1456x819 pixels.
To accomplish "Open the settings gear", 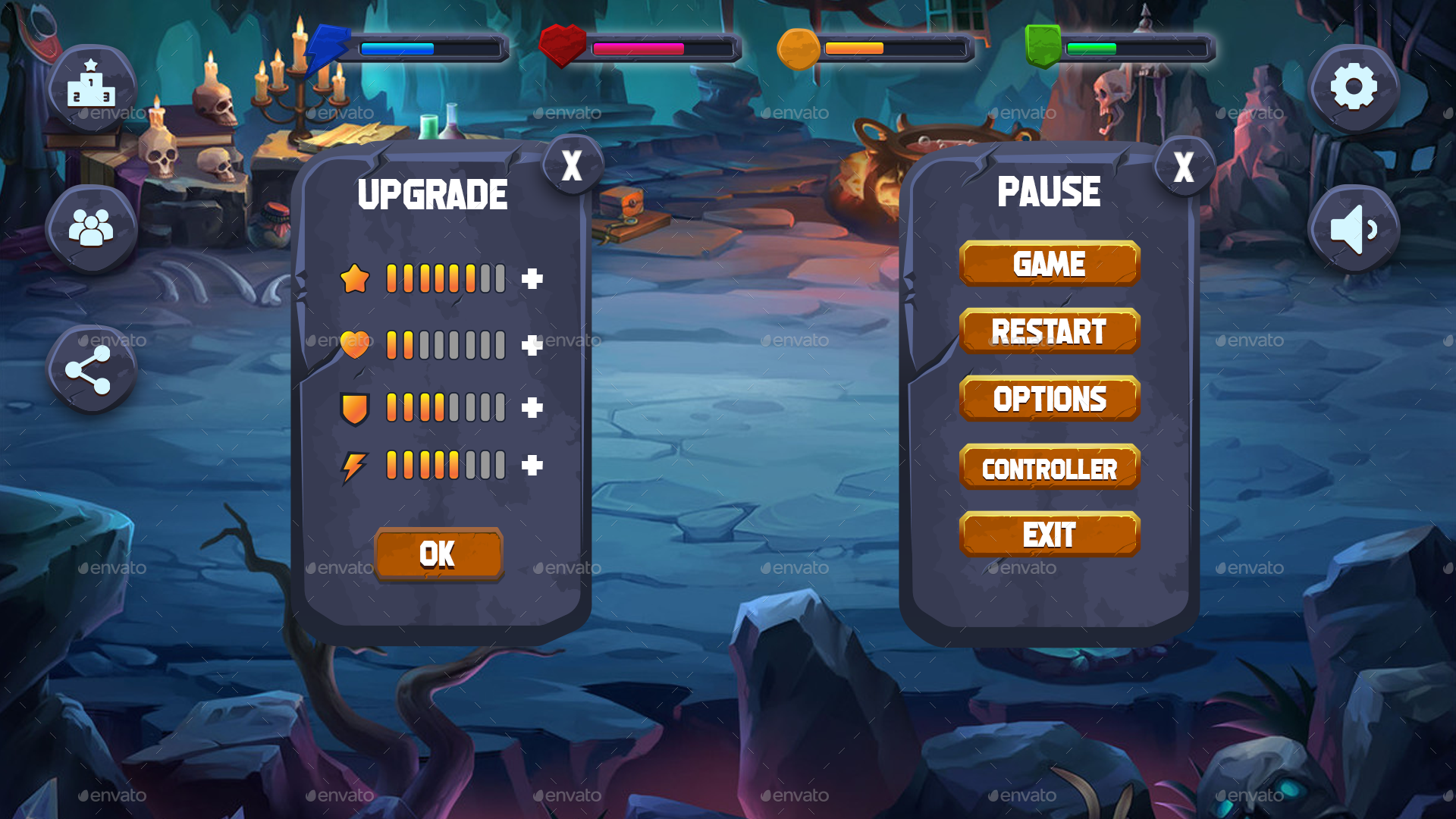I will (x=1354, y=86).
